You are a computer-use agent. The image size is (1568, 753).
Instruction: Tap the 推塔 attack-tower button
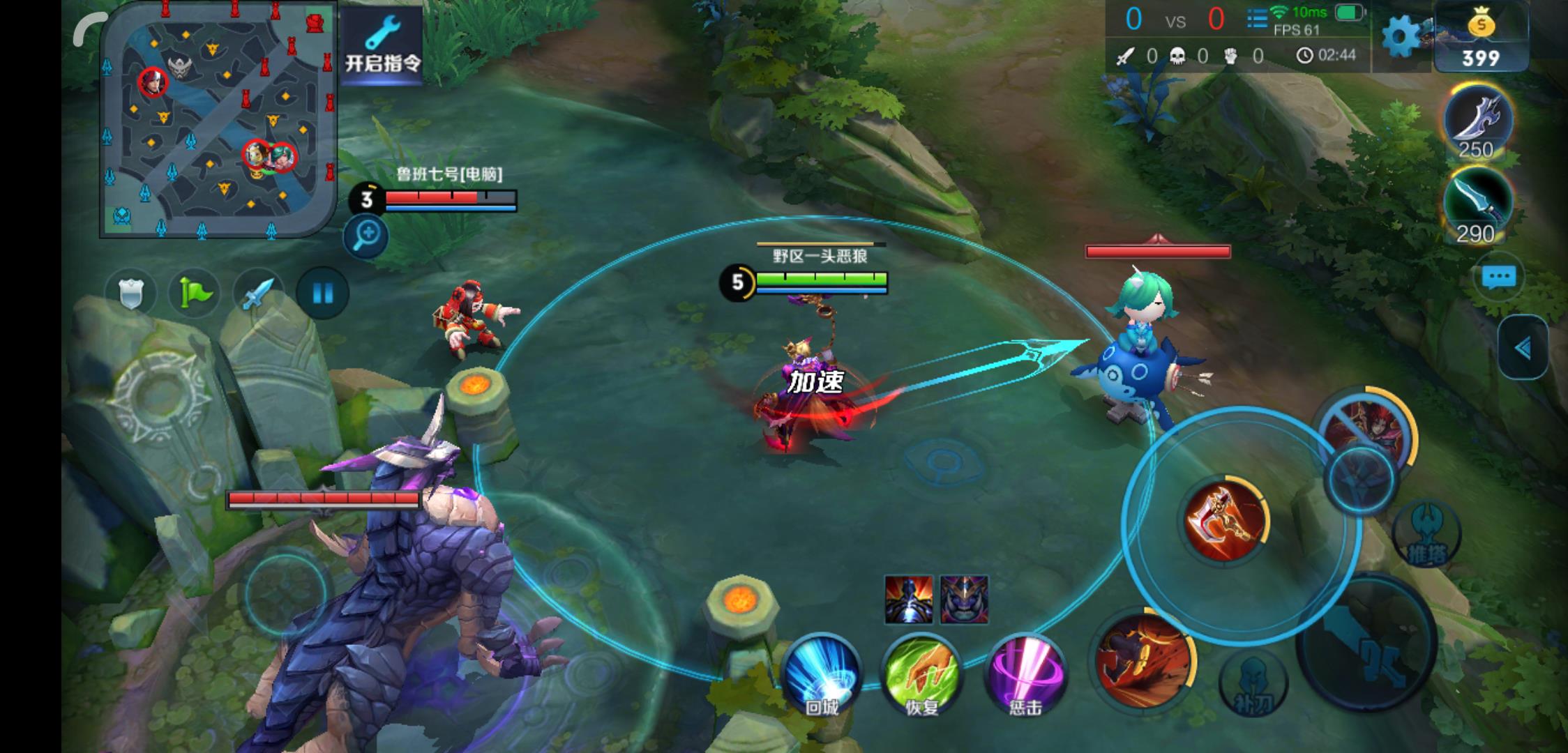1426,533
